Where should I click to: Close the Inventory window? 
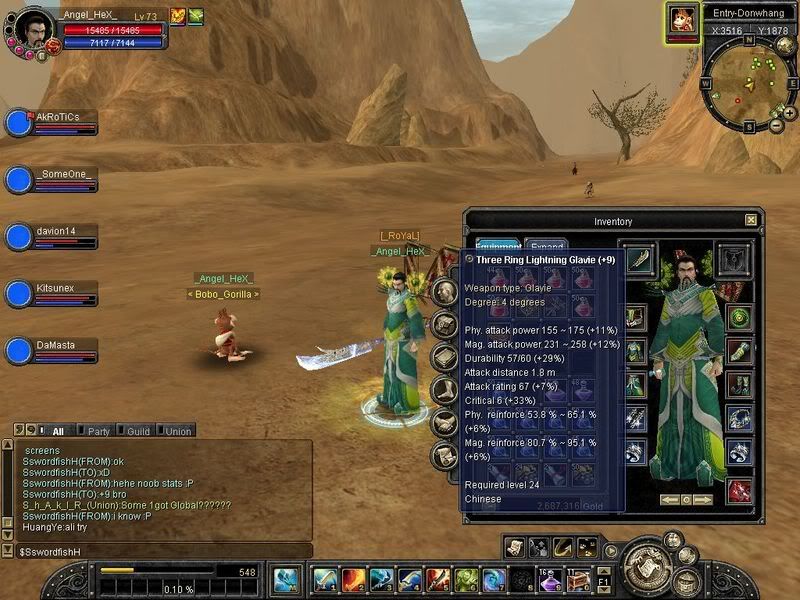pos(751,220)
